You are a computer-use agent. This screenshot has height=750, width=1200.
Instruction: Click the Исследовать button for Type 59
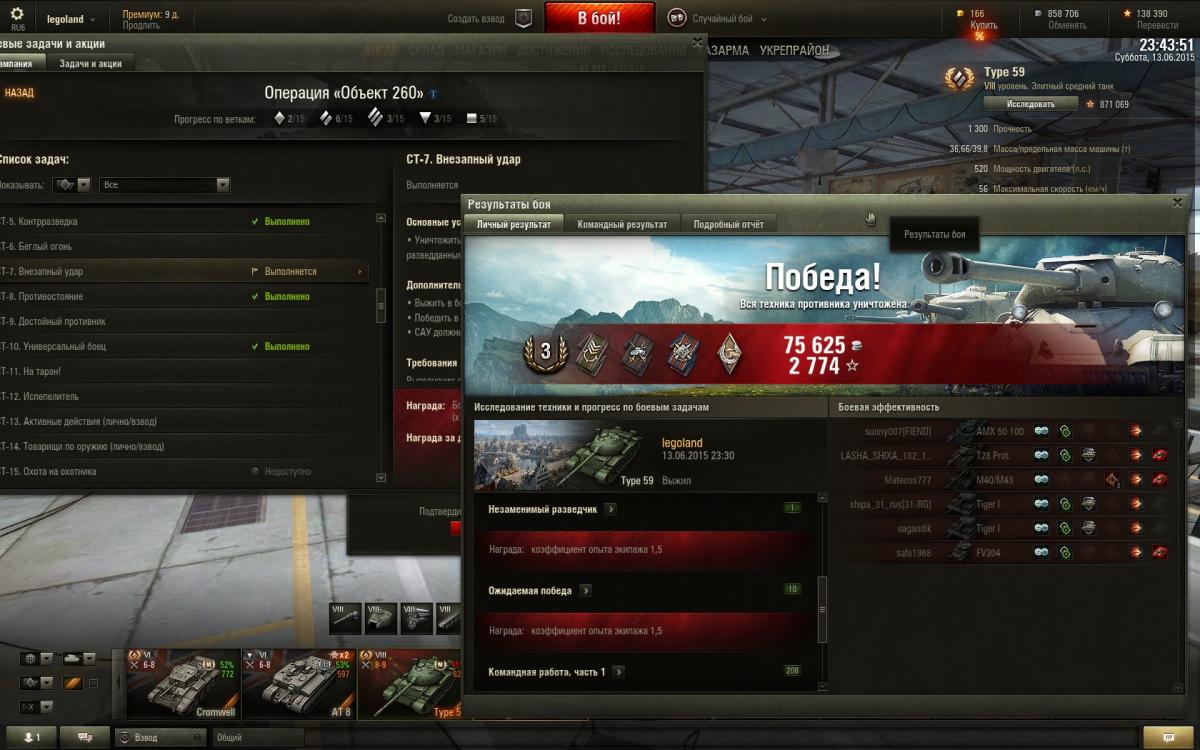click(1030, 104)
